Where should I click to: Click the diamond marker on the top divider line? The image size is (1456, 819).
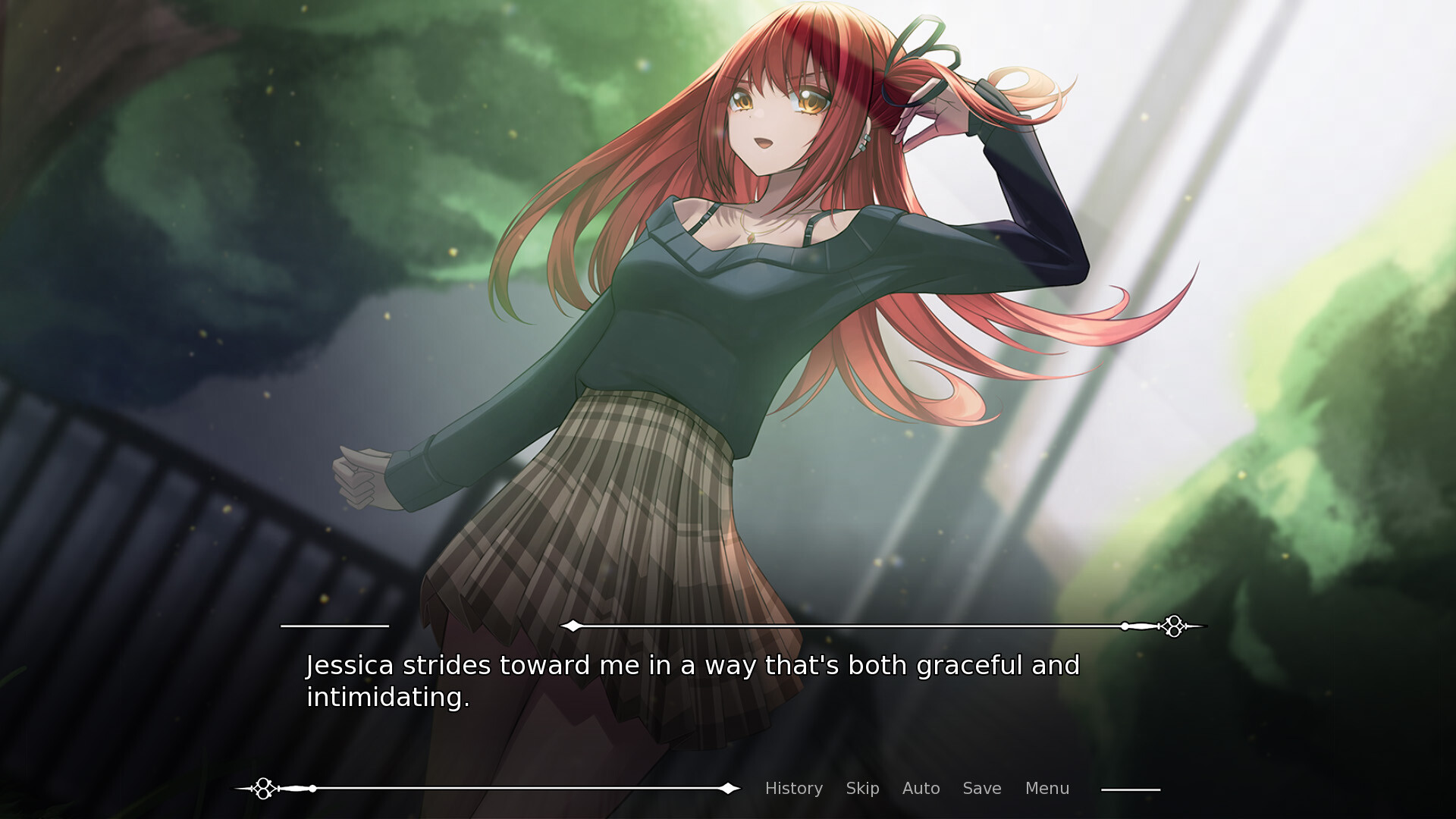tap(573, 626)
